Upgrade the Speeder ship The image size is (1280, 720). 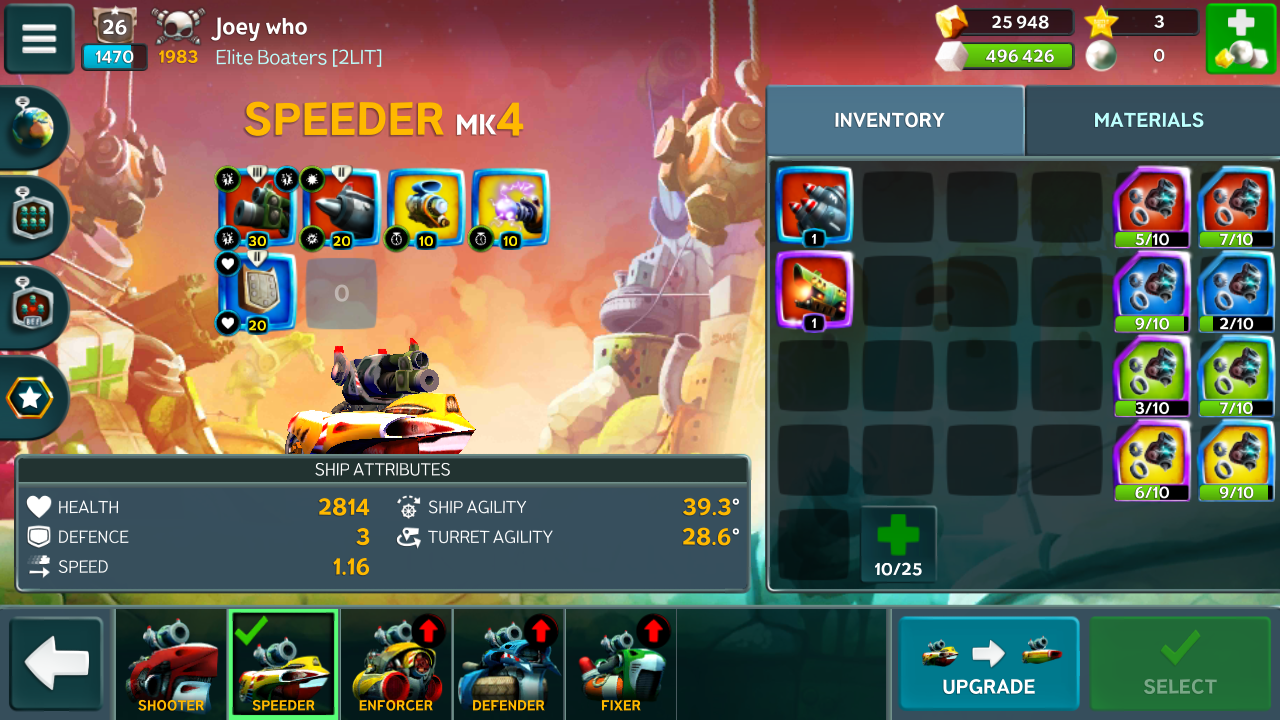[x=988, y=664]
